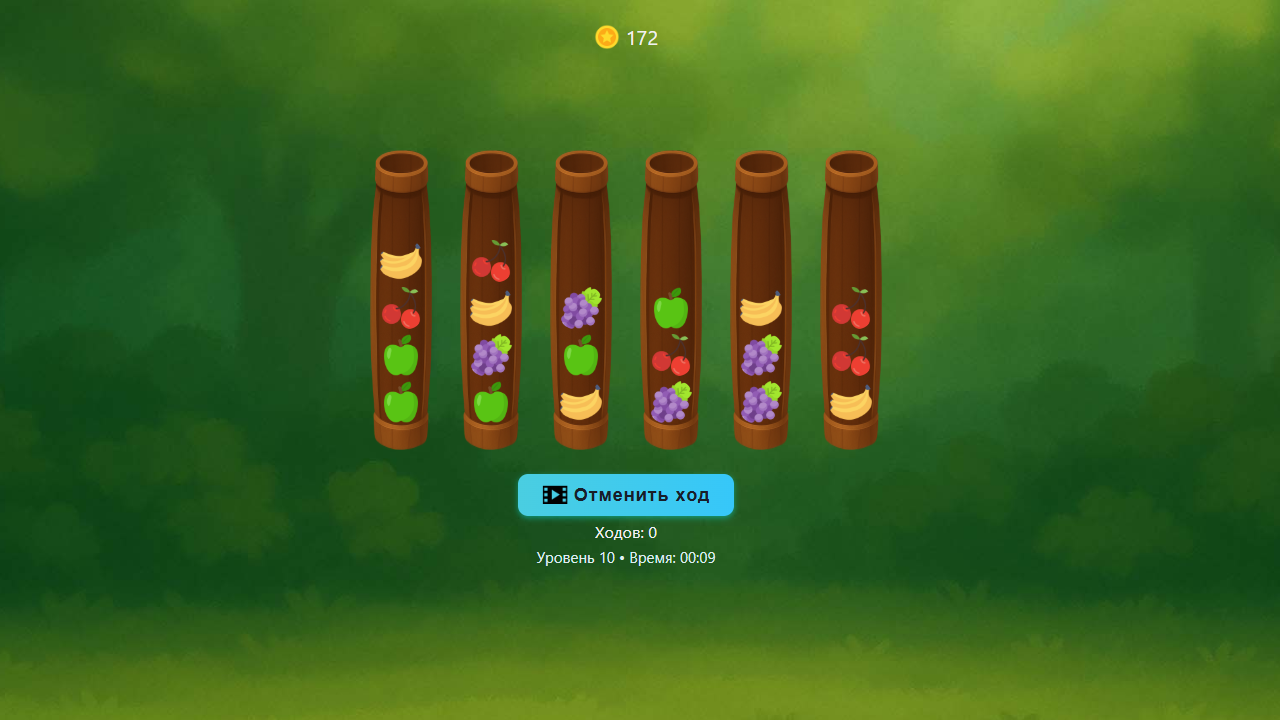Select the banana atop the first tube
The width and height of the screenshot is (1280, 720).
401,263
